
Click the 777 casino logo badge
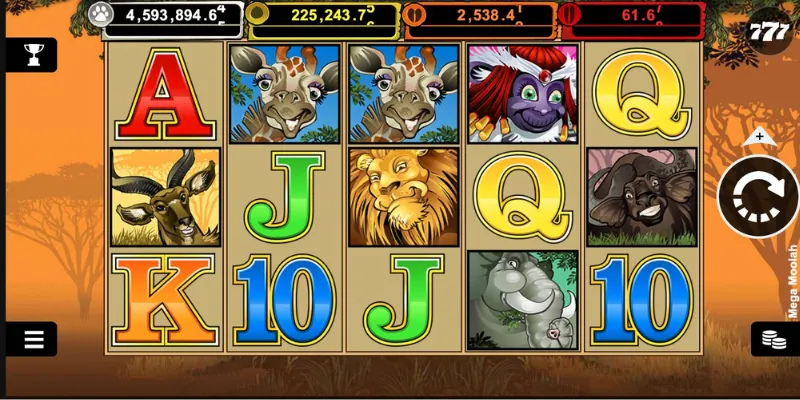[770, 31]
